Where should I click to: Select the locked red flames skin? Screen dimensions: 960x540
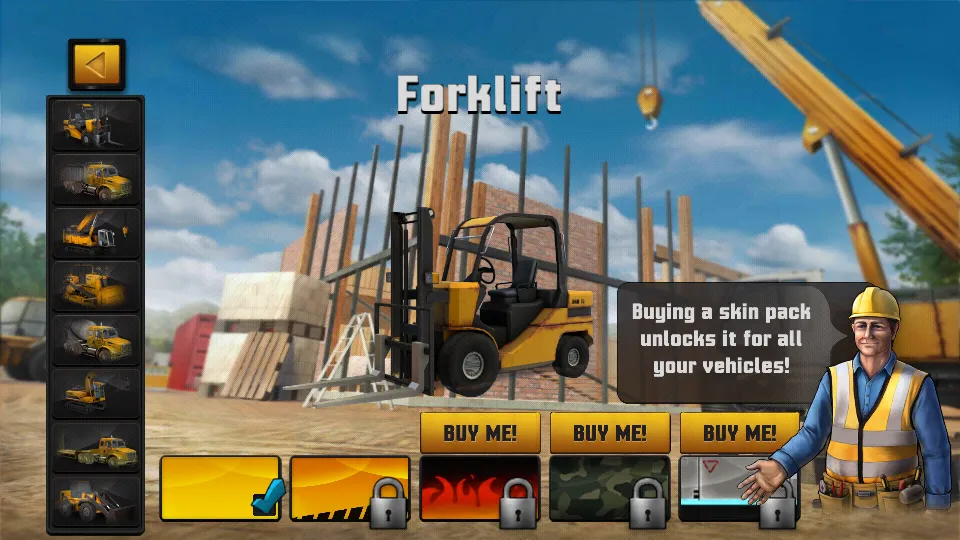pyautogui.click(x=480, y=488)
